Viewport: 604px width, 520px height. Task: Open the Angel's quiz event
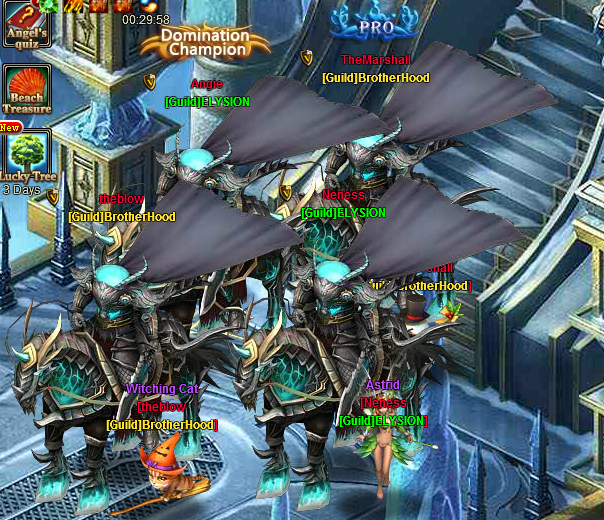pos(26,24)
